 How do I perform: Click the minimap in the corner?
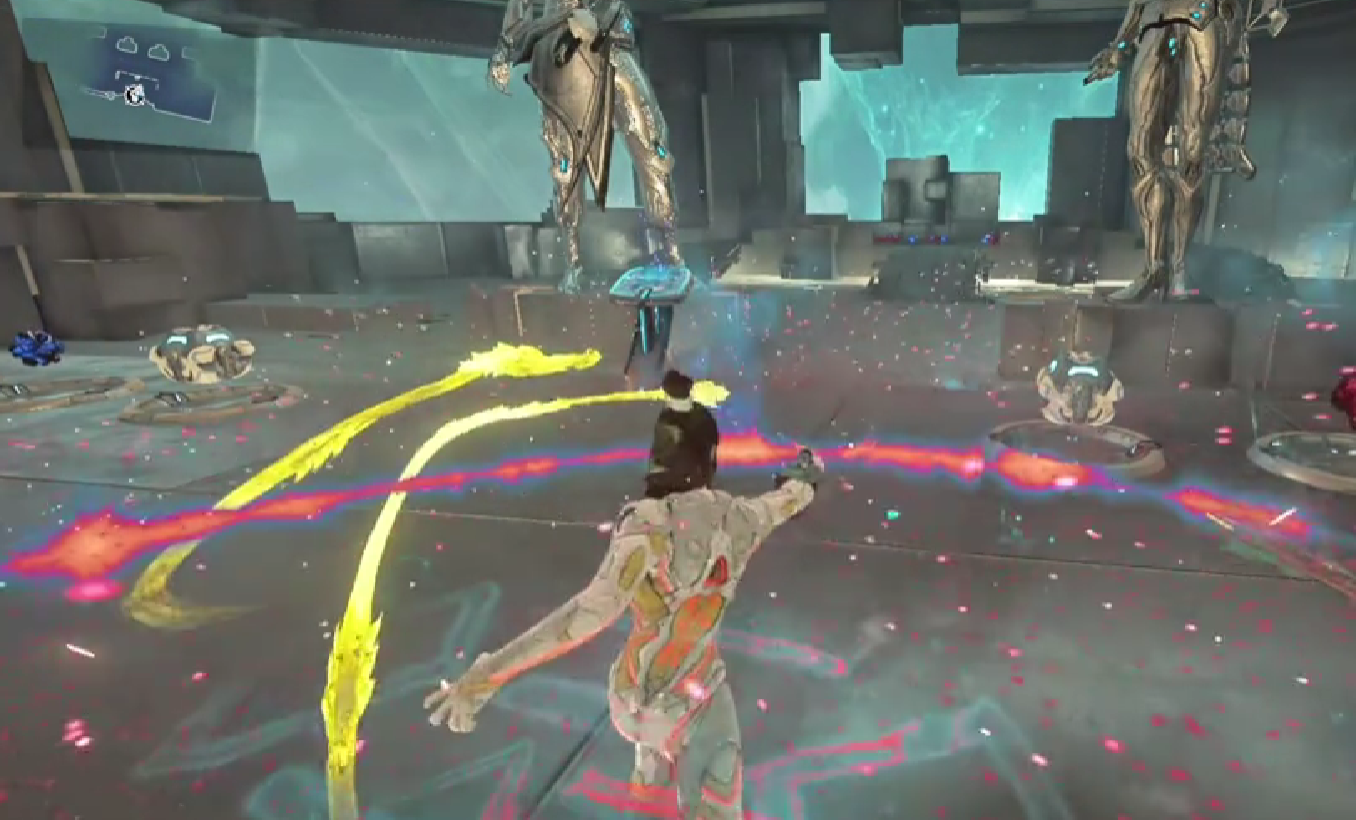point(157,72)
